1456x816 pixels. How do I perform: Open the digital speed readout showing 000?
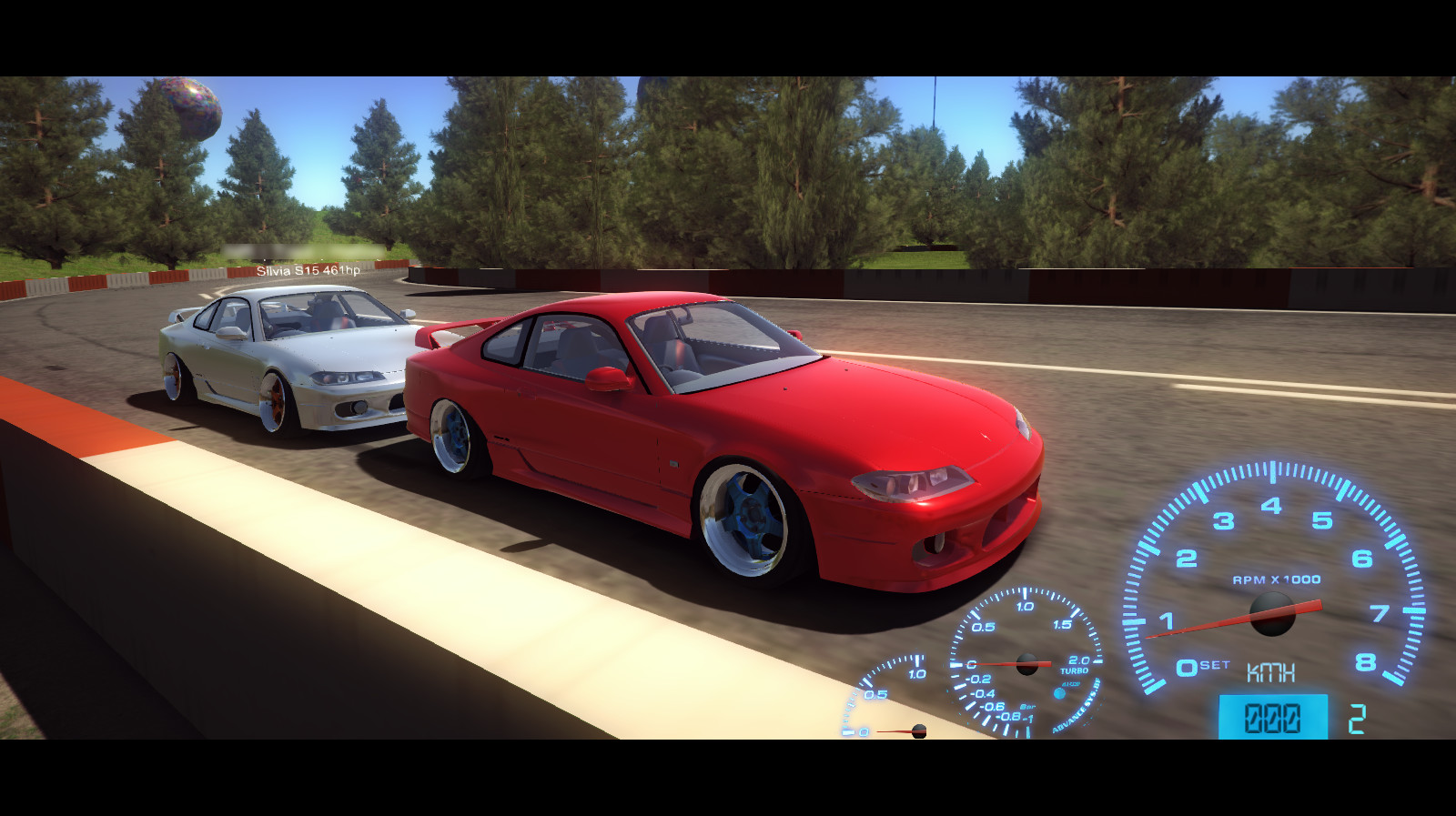coord(1274,717)
